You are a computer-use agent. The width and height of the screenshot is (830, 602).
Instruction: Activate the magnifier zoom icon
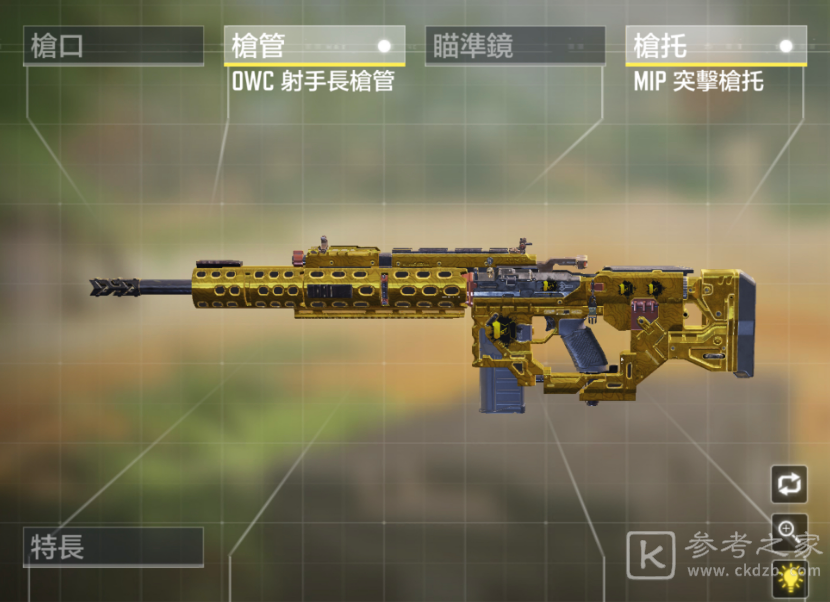pos(789,530)
